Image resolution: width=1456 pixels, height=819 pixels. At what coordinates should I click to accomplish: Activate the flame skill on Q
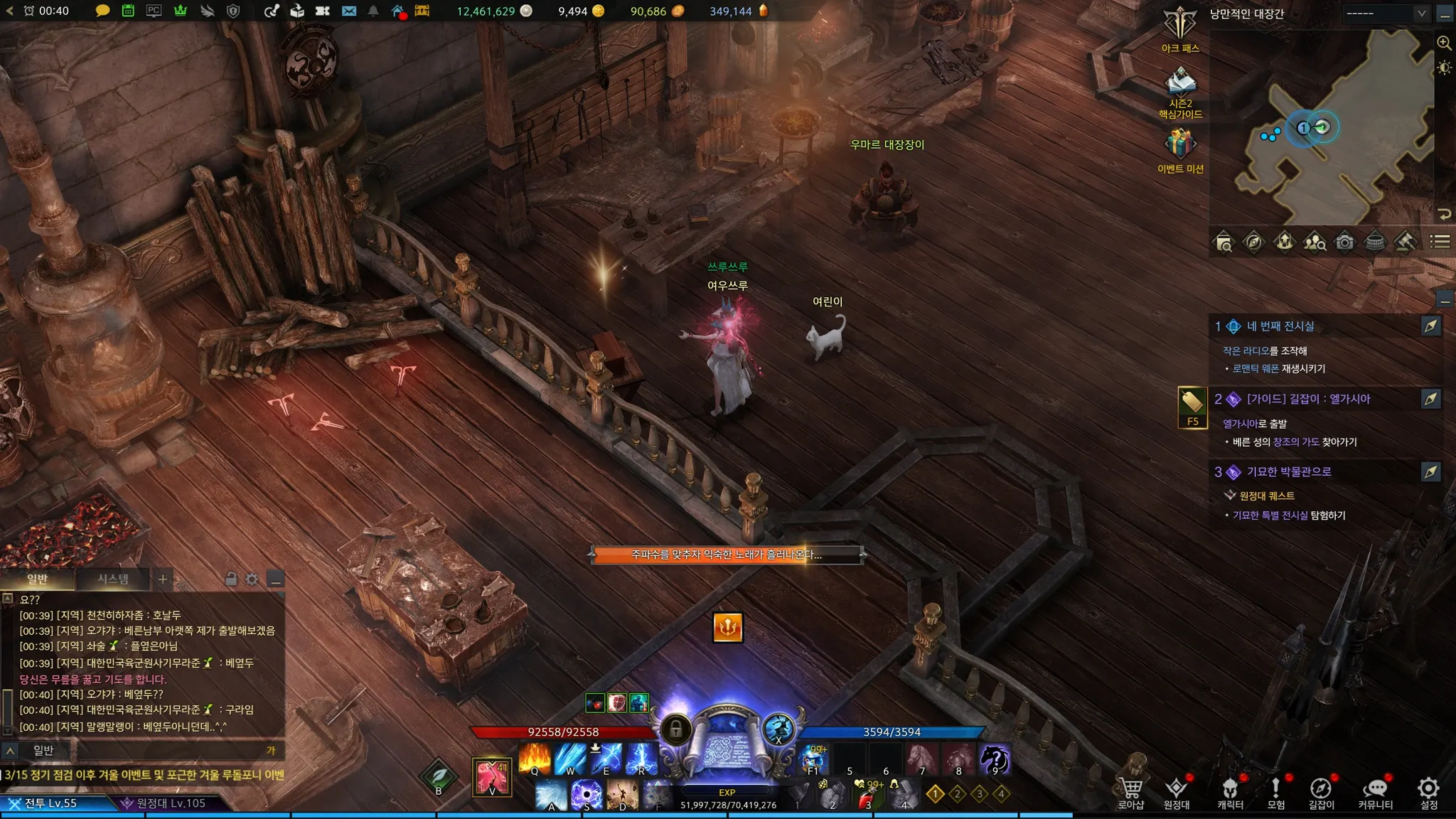535,759
